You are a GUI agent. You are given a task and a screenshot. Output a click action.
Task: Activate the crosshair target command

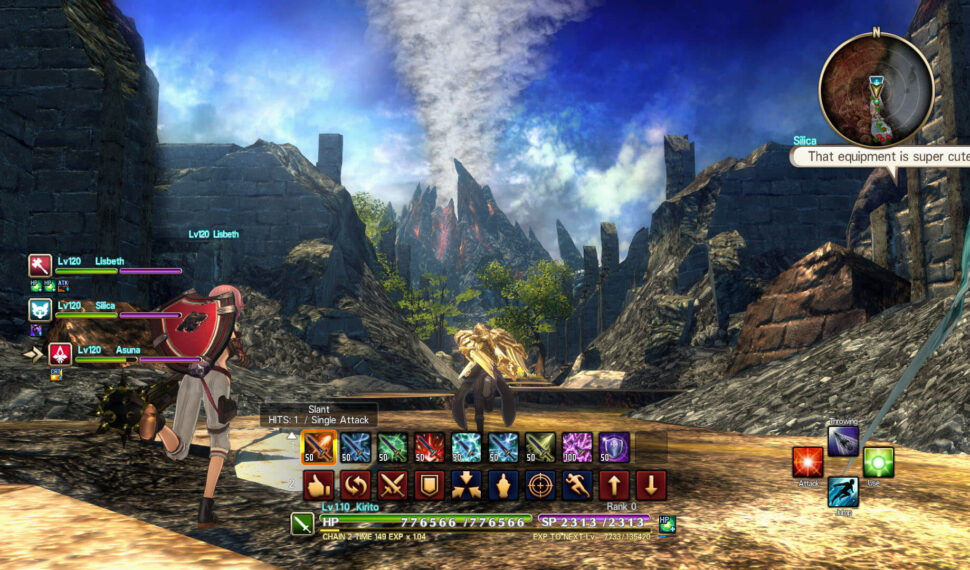click(540, 485)
